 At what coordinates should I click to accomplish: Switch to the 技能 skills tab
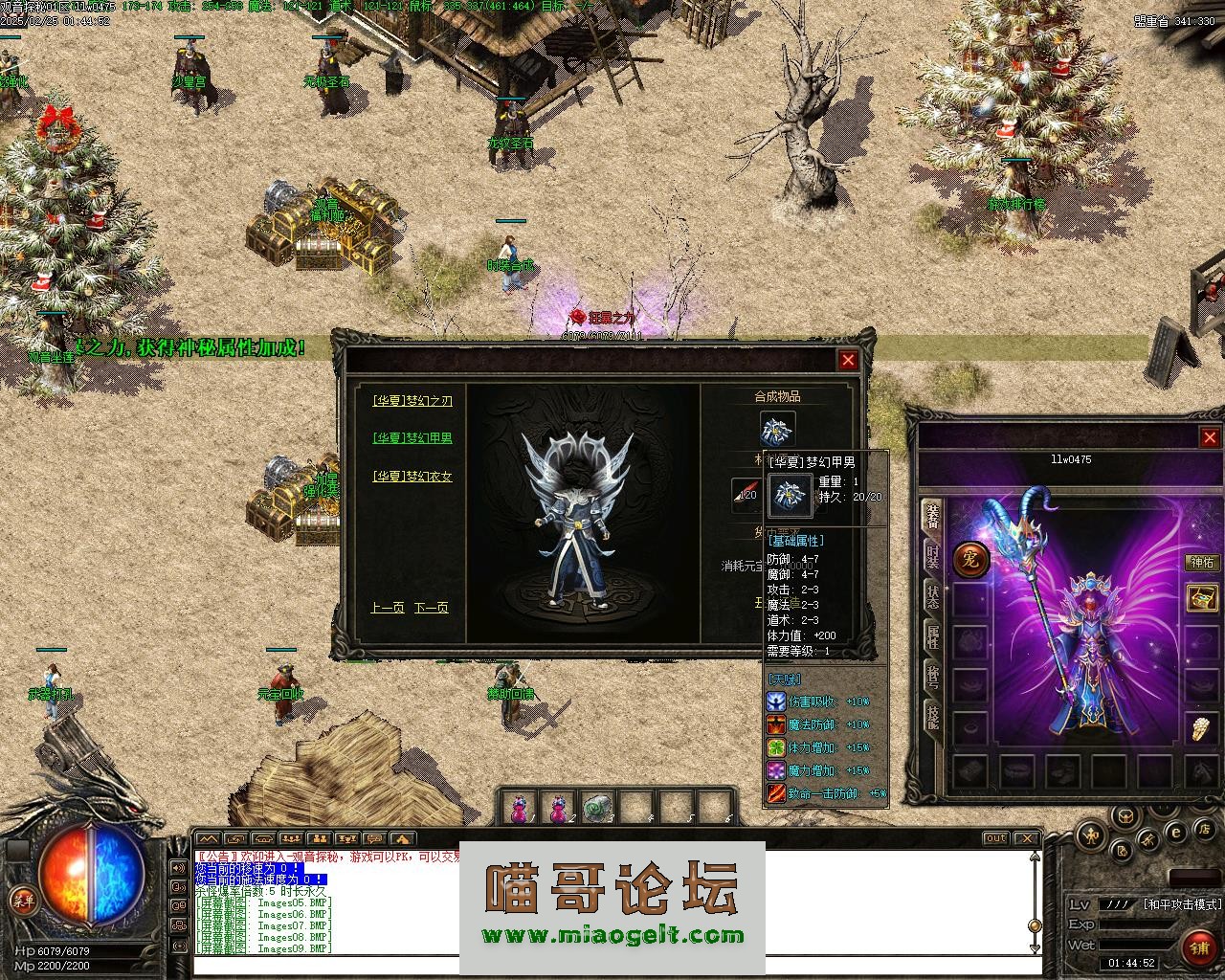932,715
